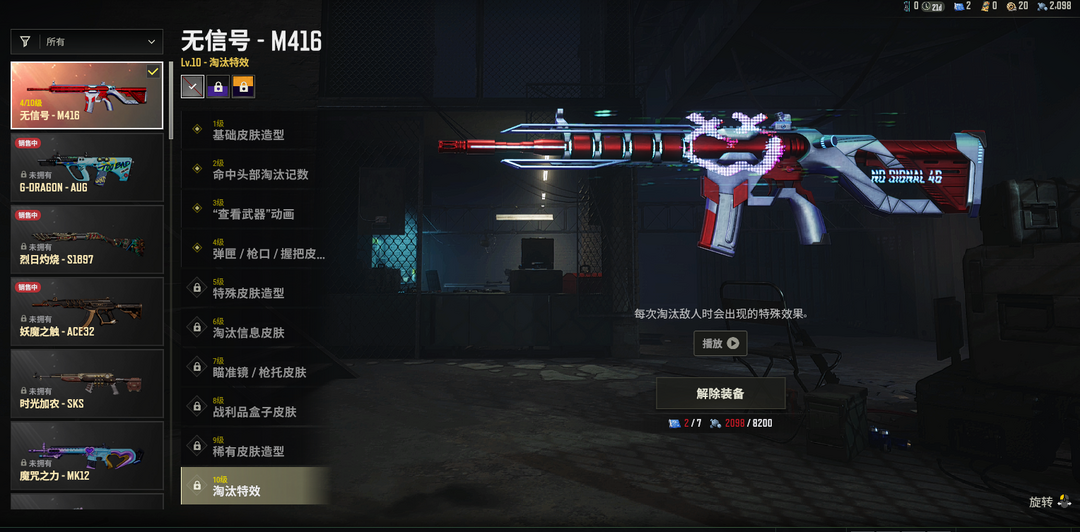Select the 无信号 - M416 skin card
The image size is (1080, 532).
[x=87, y=96]
